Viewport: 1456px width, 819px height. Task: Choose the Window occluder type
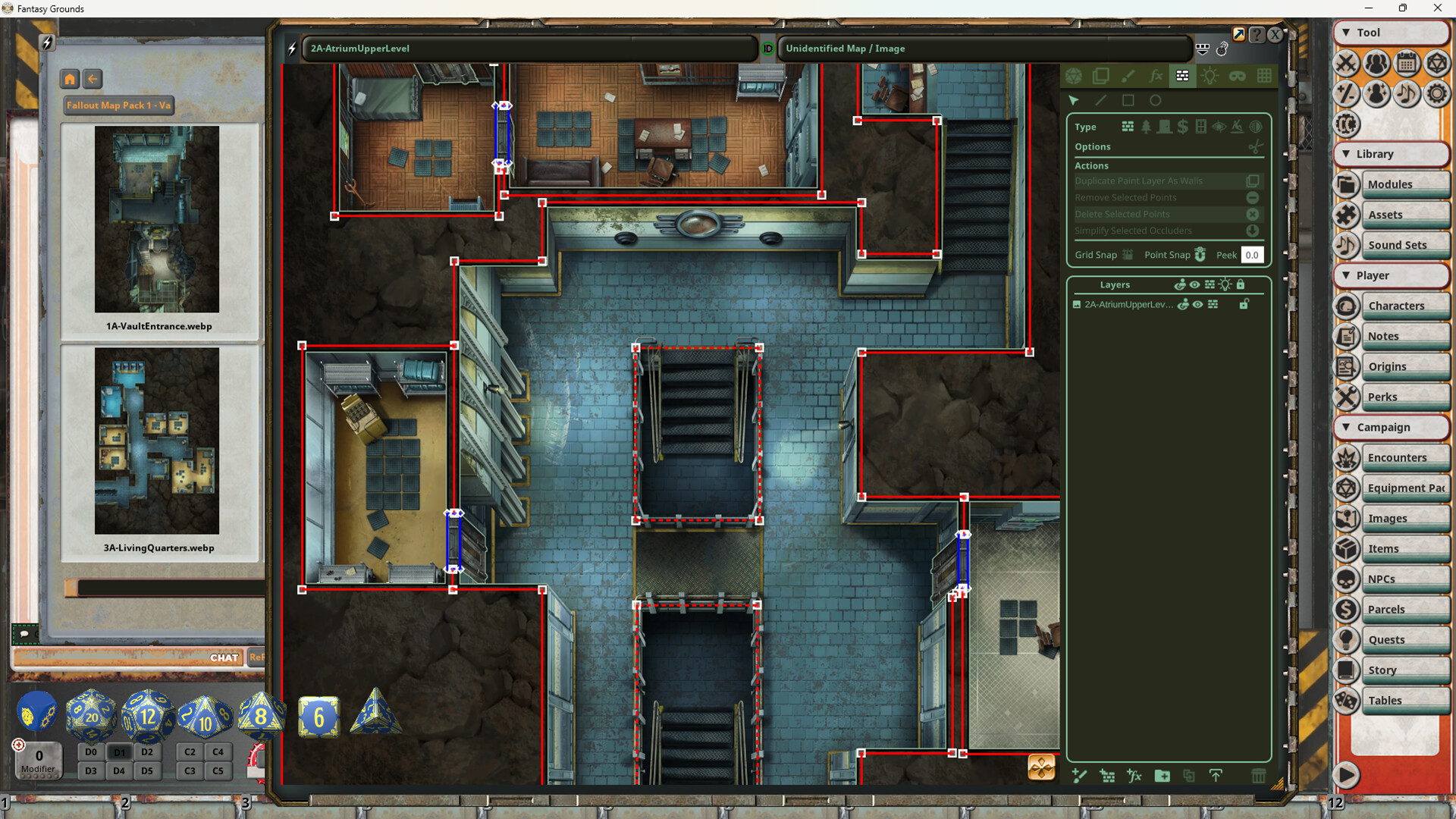[x=1200, y=127]
